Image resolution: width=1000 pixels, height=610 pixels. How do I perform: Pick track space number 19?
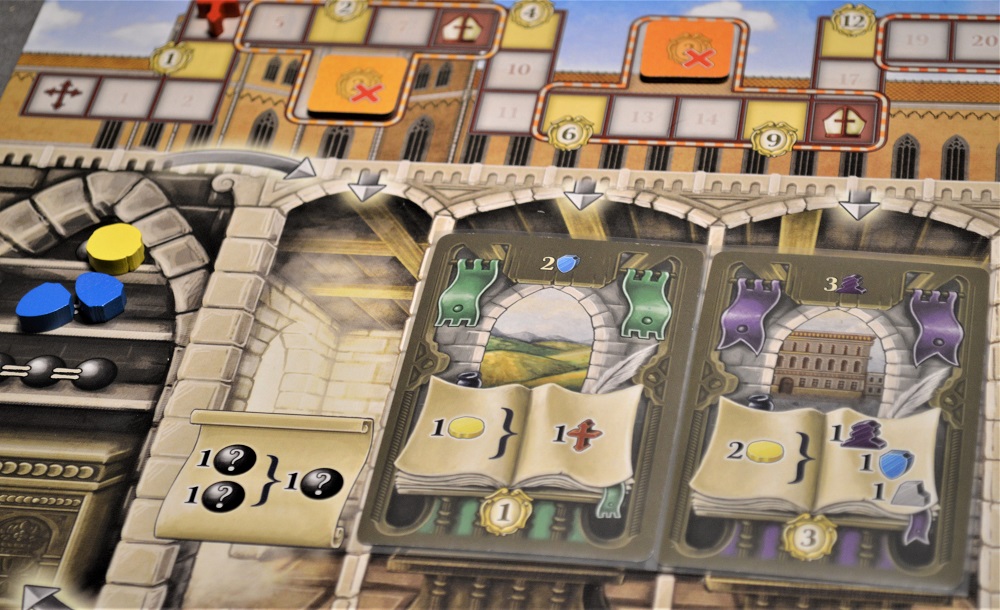[917, 41]
